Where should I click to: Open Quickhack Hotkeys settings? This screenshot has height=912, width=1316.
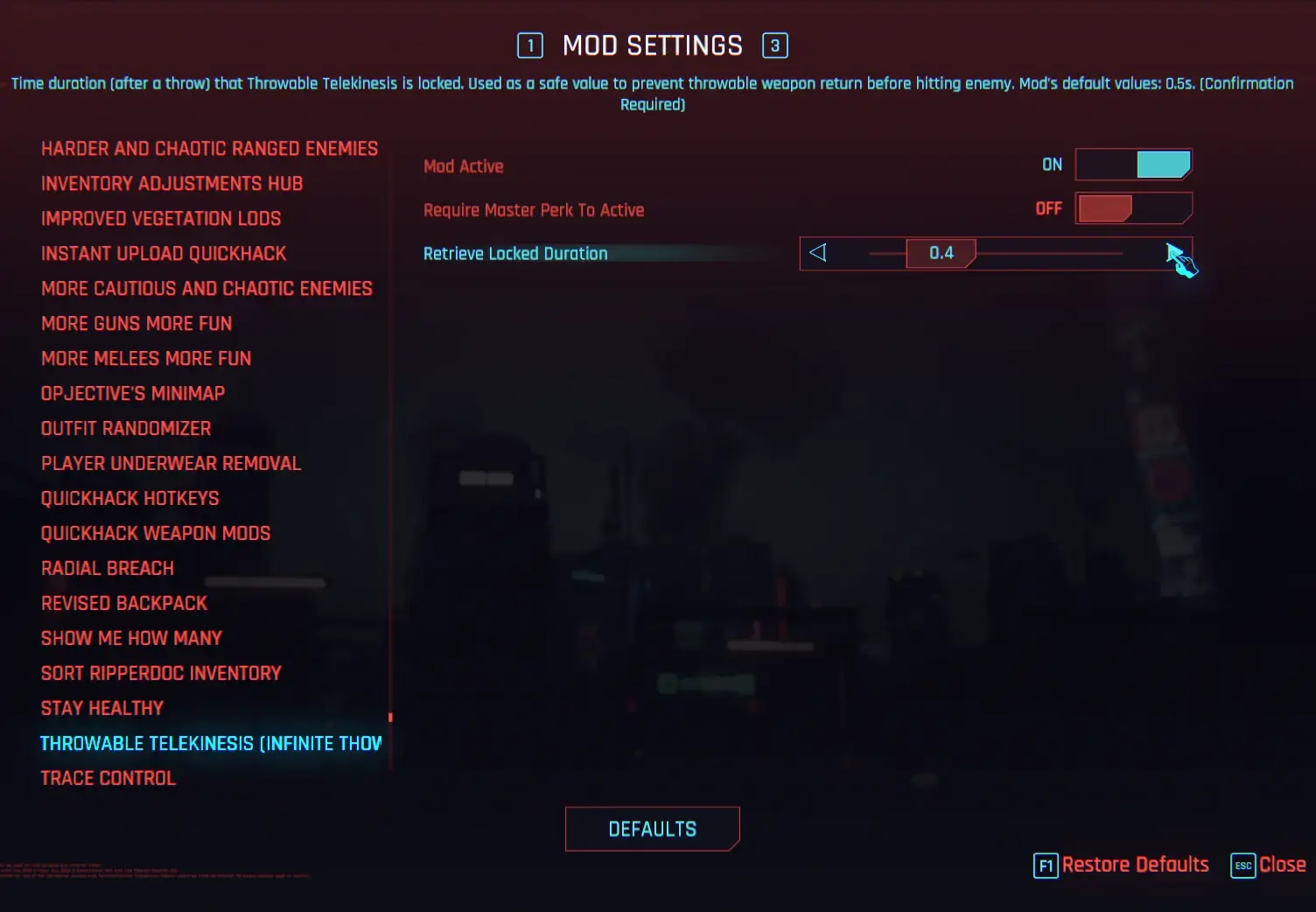point(129,497)
